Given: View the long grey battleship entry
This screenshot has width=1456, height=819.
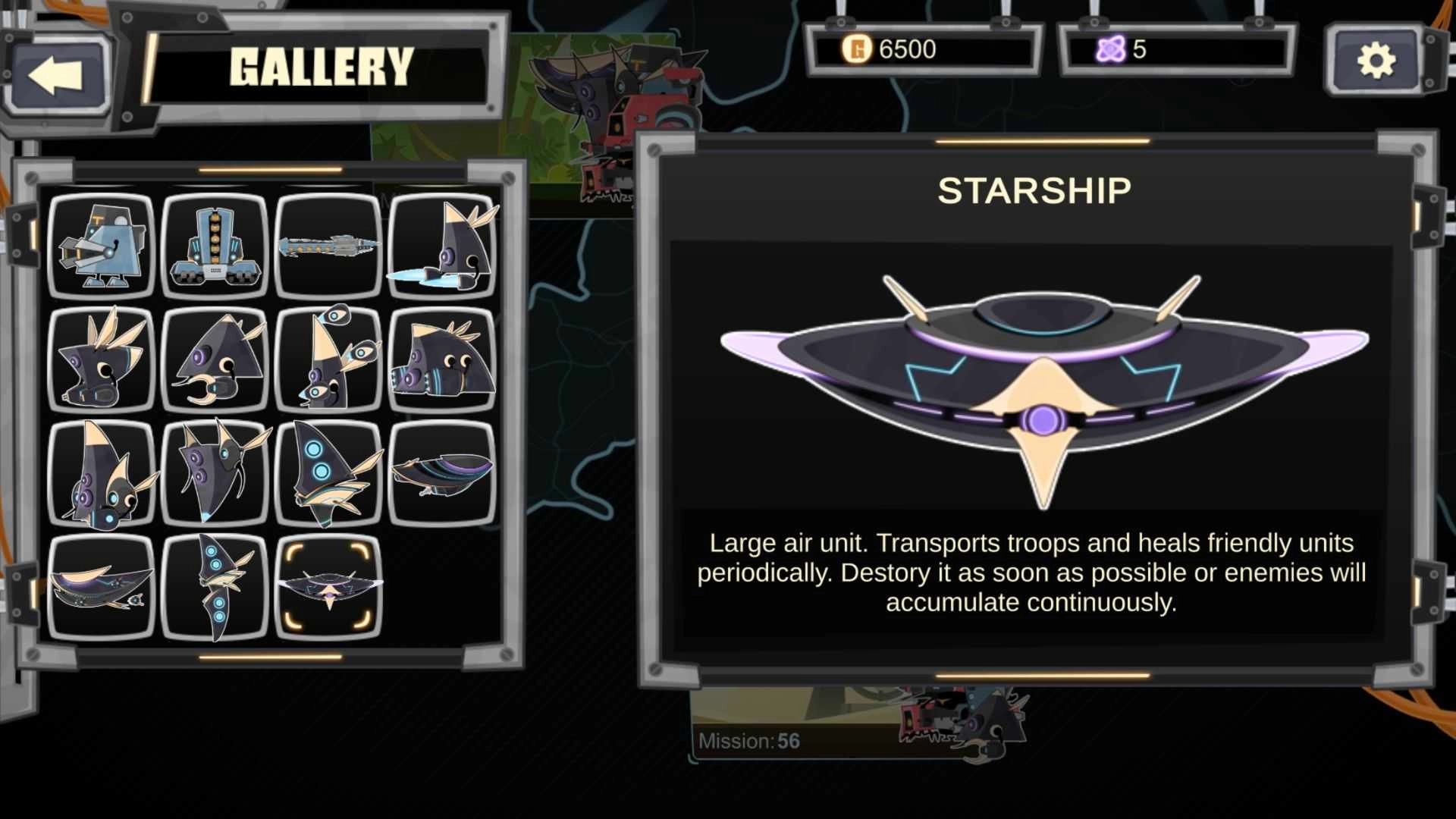Looking at the screenshot, I should click(x=328, y=246).
